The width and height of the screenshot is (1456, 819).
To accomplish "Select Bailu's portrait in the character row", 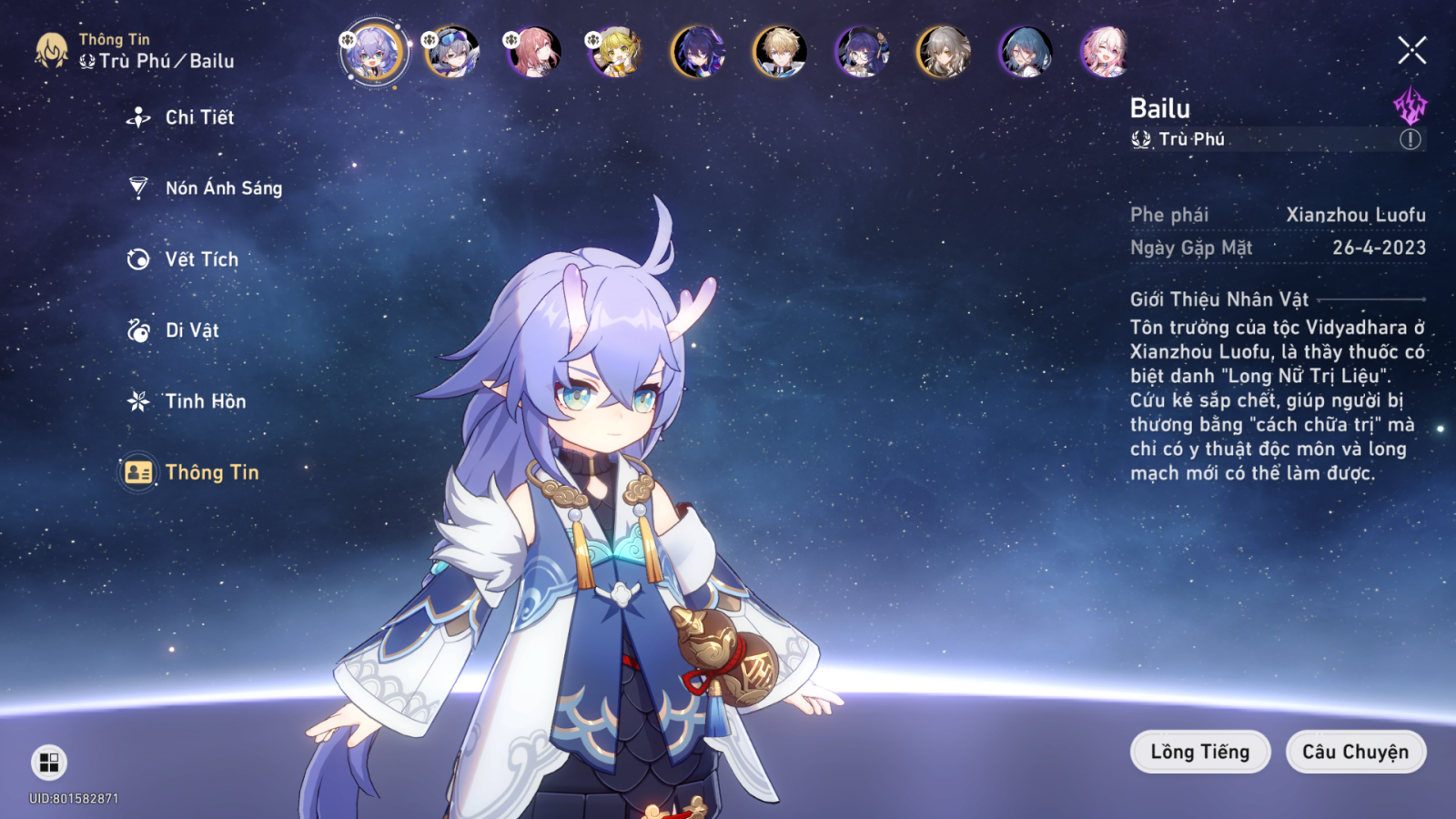I will point(371,52).
